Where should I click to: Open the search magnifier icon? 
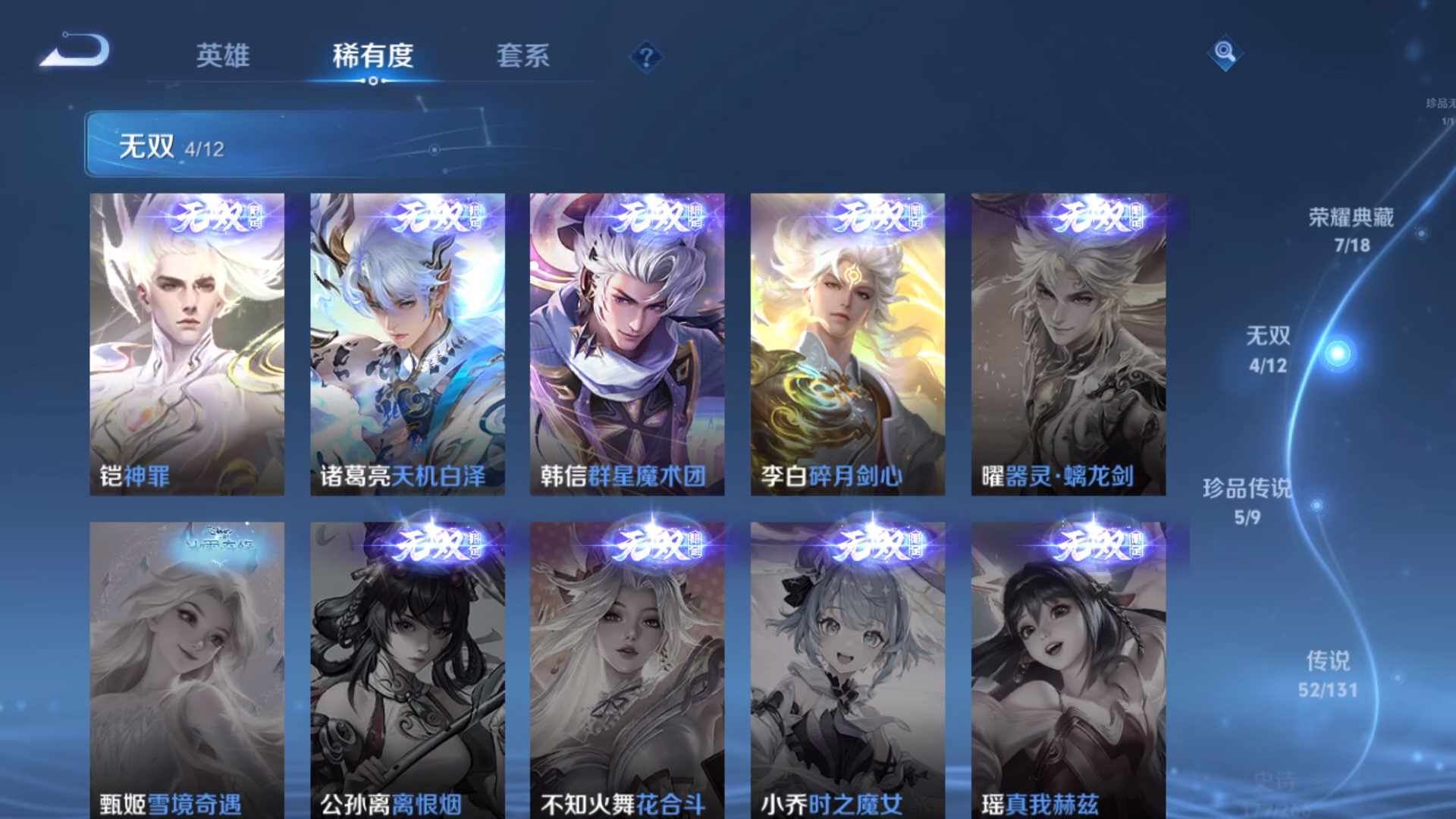pos(1223,53)
